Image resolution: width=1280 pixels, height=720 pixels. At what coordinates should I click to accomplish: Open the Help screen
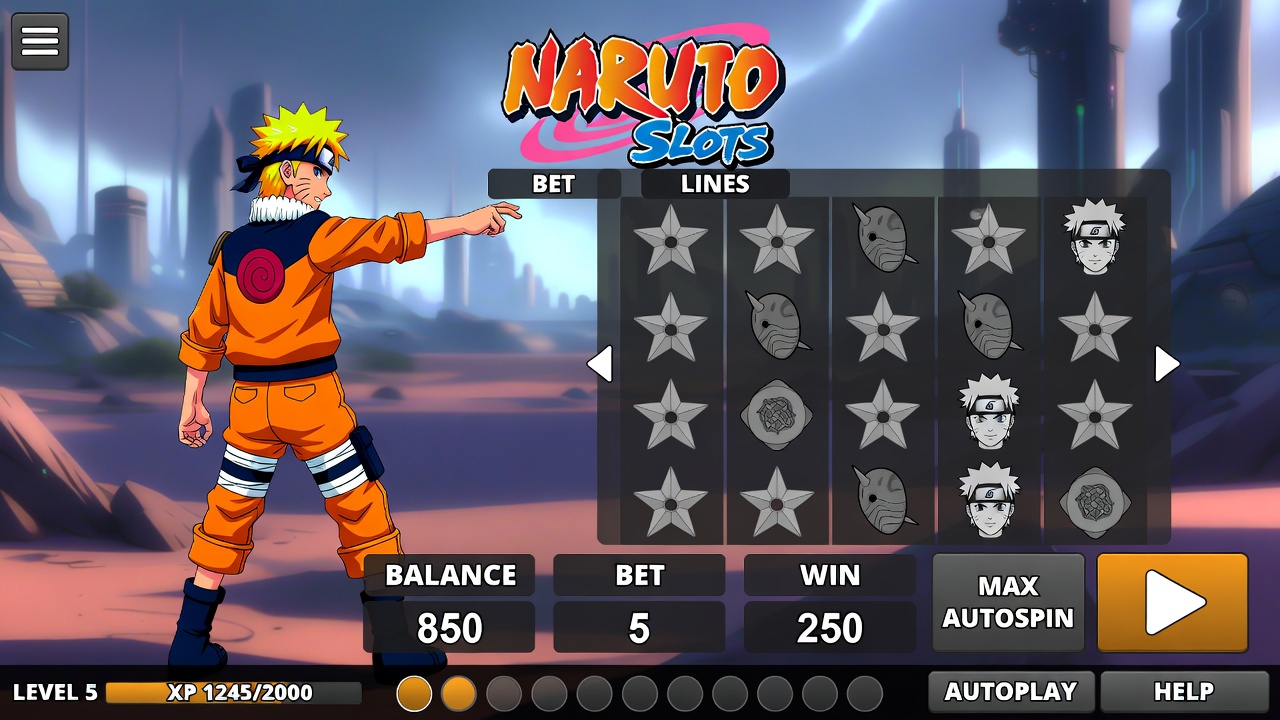coord(1183,691)
